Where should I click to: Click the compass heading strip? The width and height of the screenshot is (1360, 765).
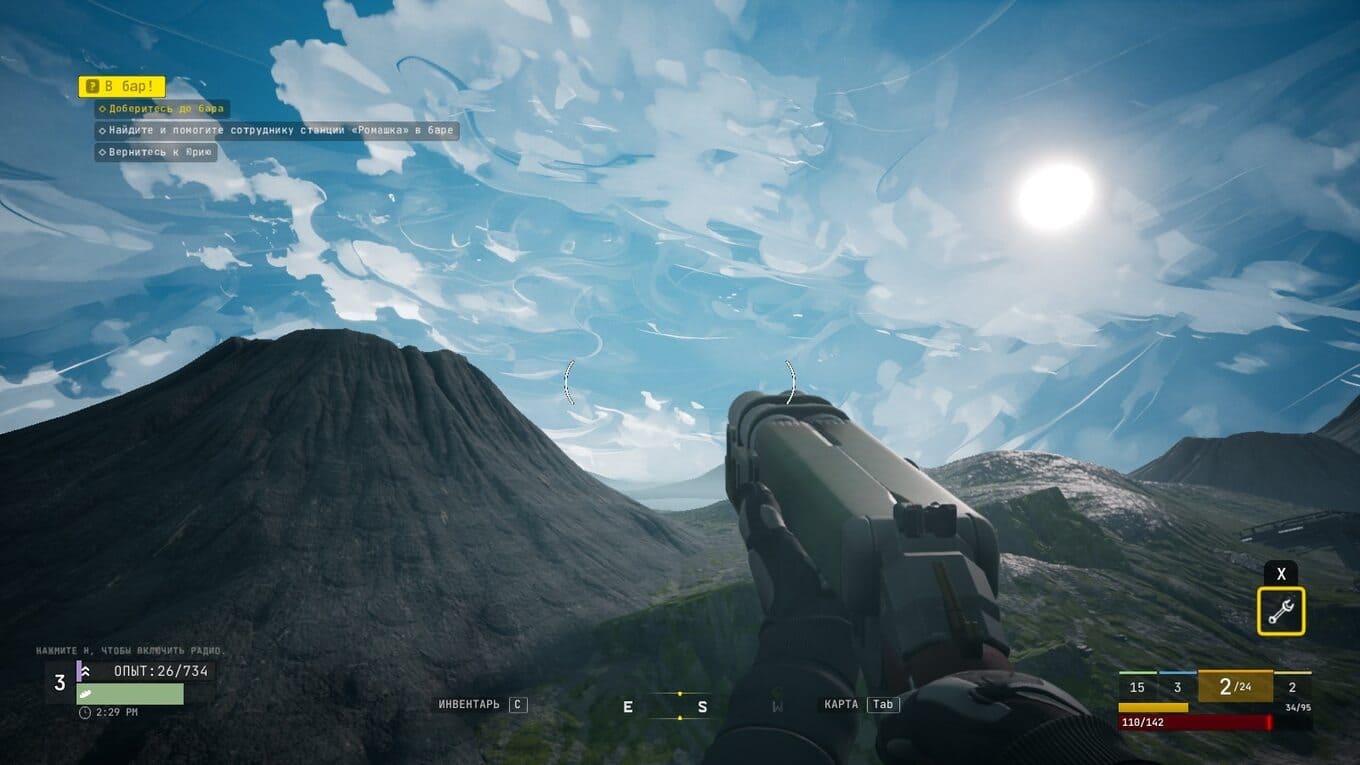(x=680, y=706)
